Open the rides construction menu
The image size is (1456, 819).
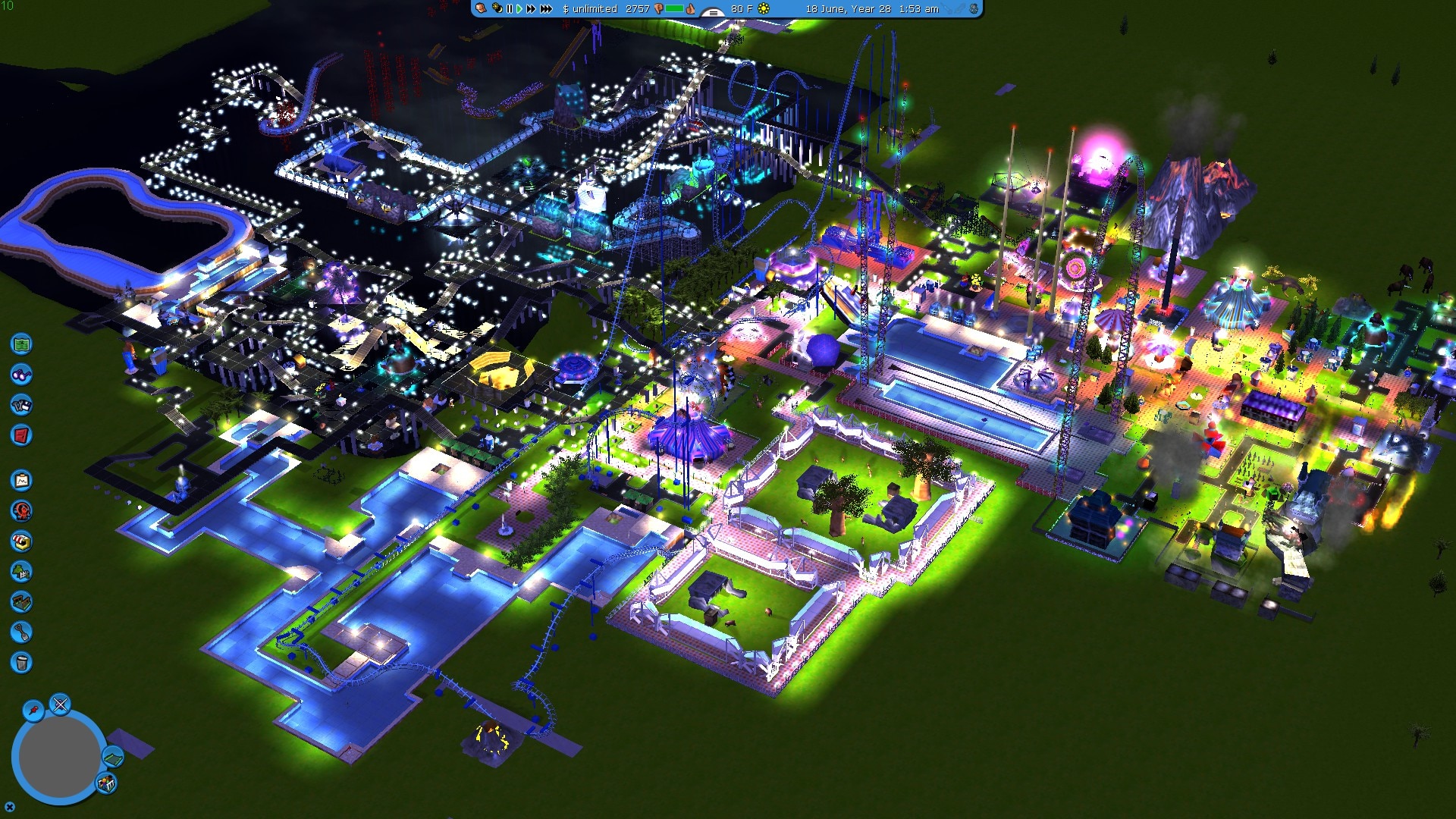pyautogui.click(x=21, y=511)
